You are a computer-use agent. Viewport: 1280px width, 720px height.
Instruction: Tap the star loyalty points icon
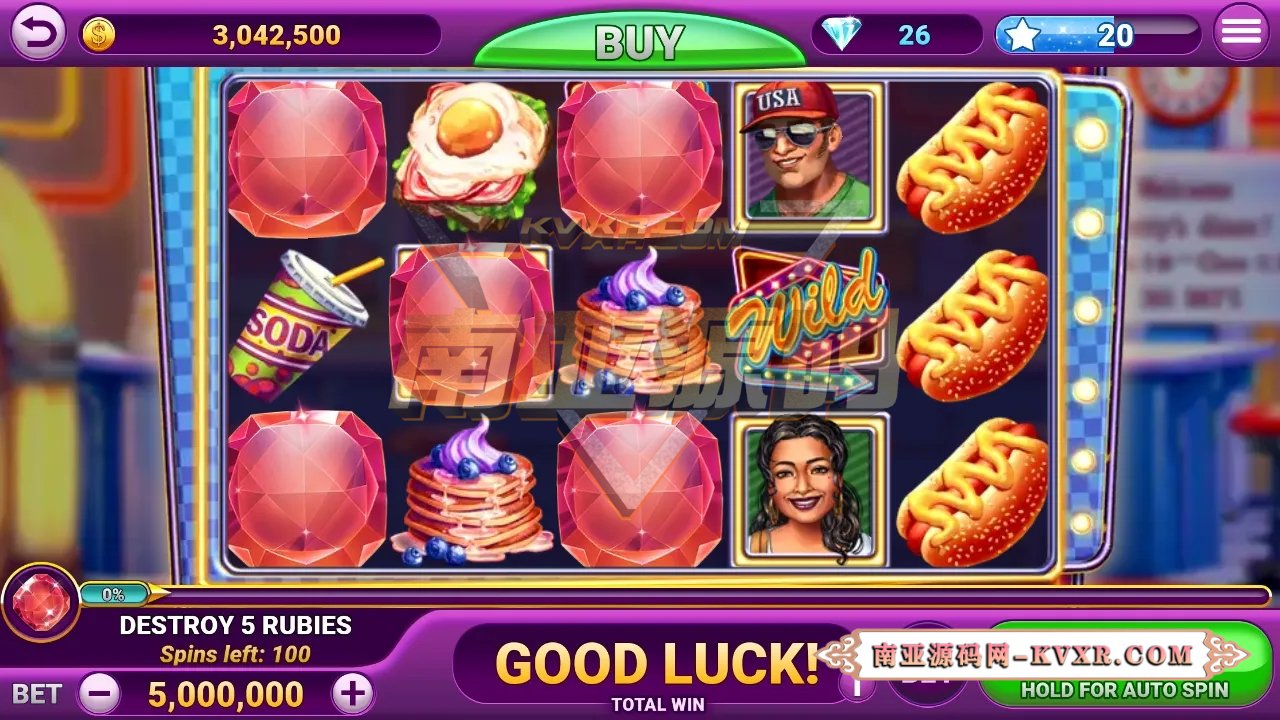[x=1022, y=33]
